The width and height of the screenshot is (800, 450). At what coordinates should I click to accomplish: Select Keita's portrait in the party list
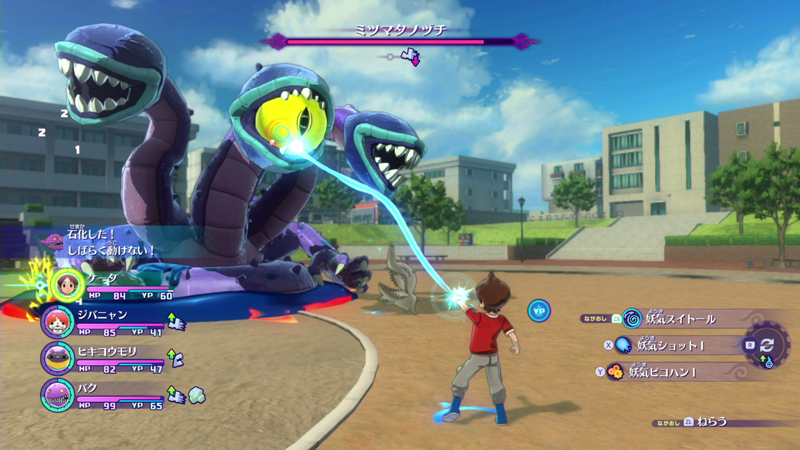(x=68, y=284)
